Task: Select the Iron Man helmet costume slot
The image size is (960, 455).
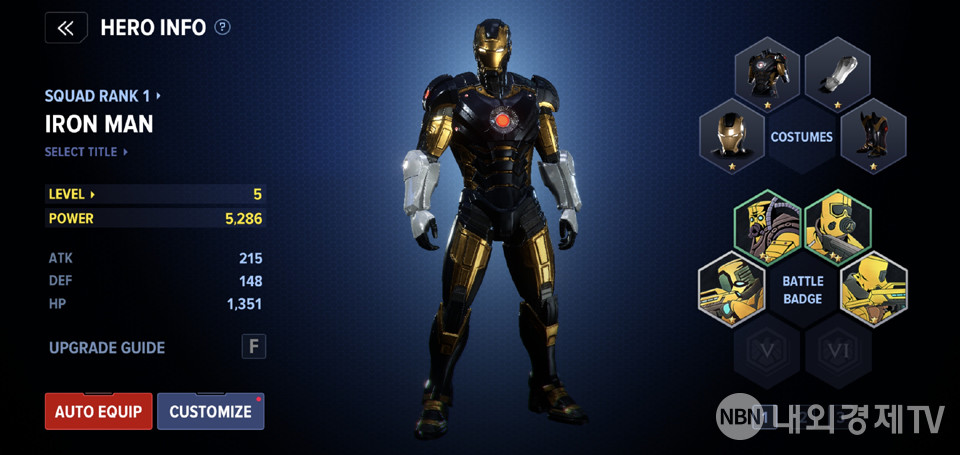Action: point(732,137)
